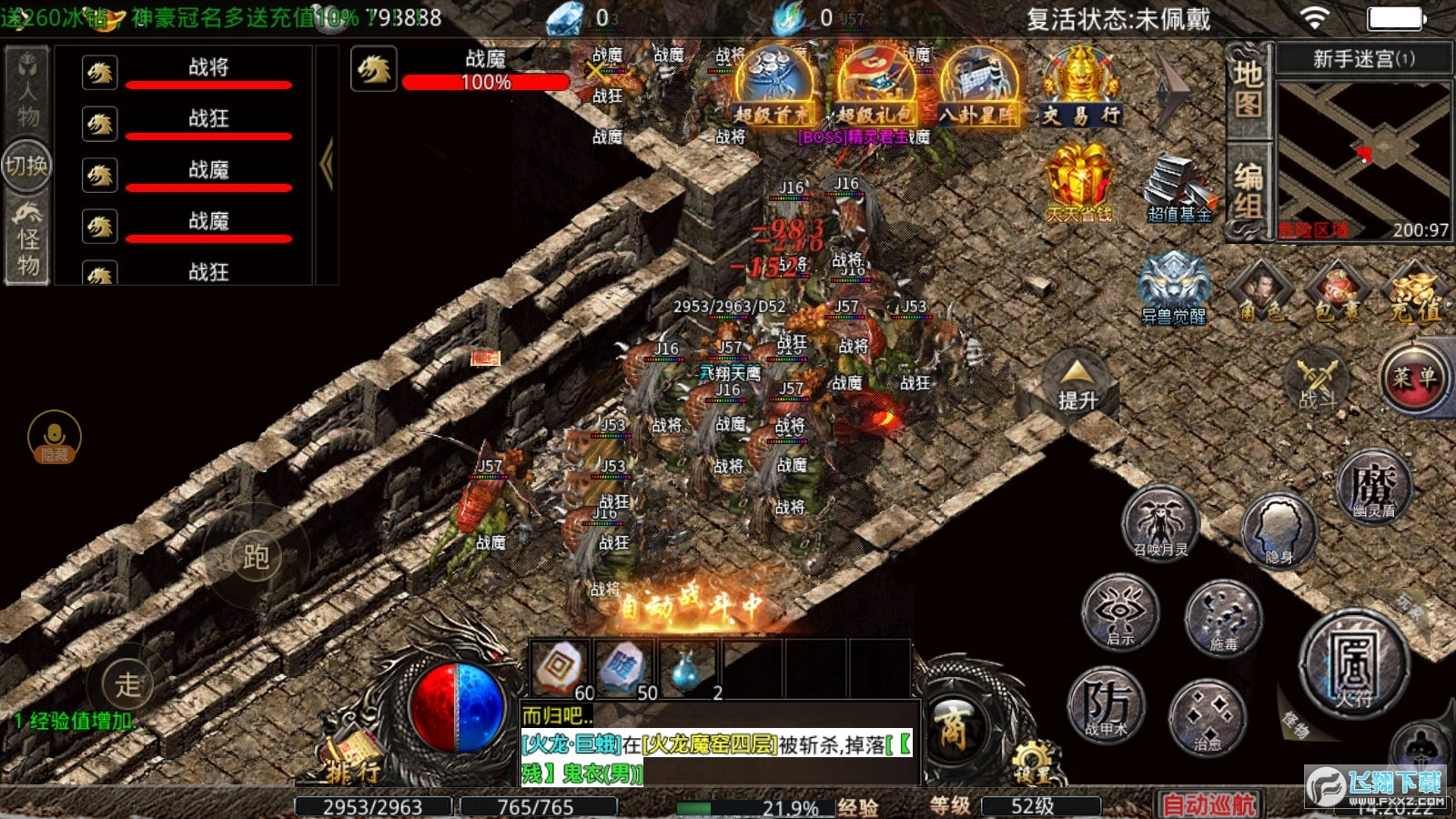Open the 超值基金 fund icon
This screenshot has height=819, width=1456.
pyautogui.click(x=1178, y=188)
